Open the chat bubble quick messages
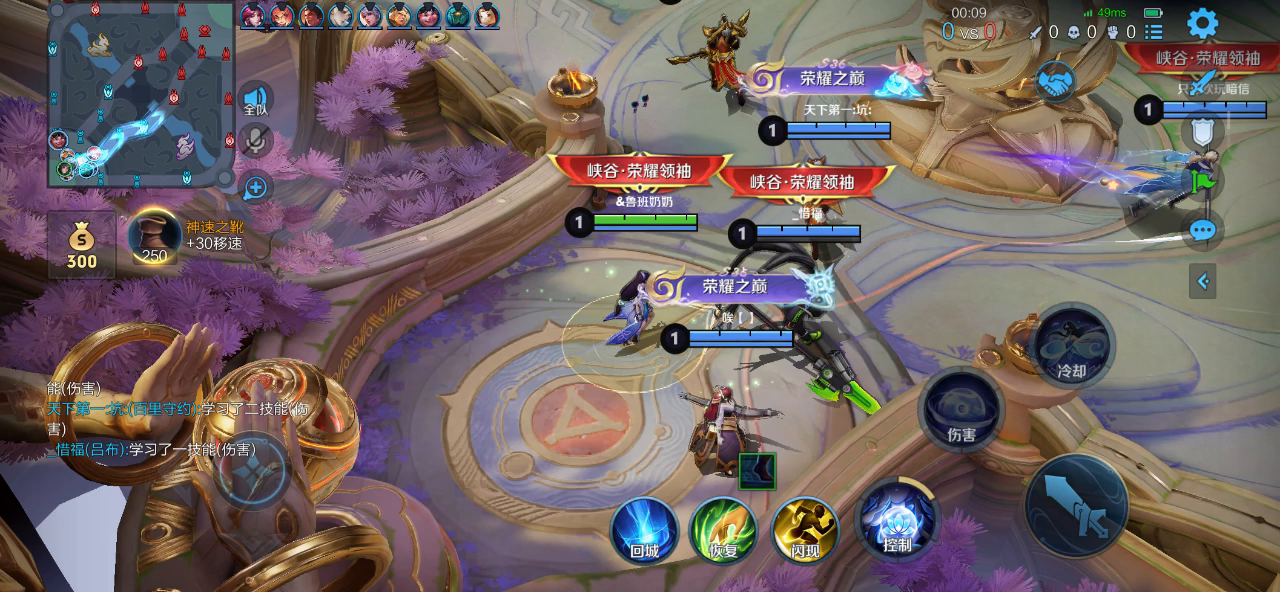 (1202, 232)
